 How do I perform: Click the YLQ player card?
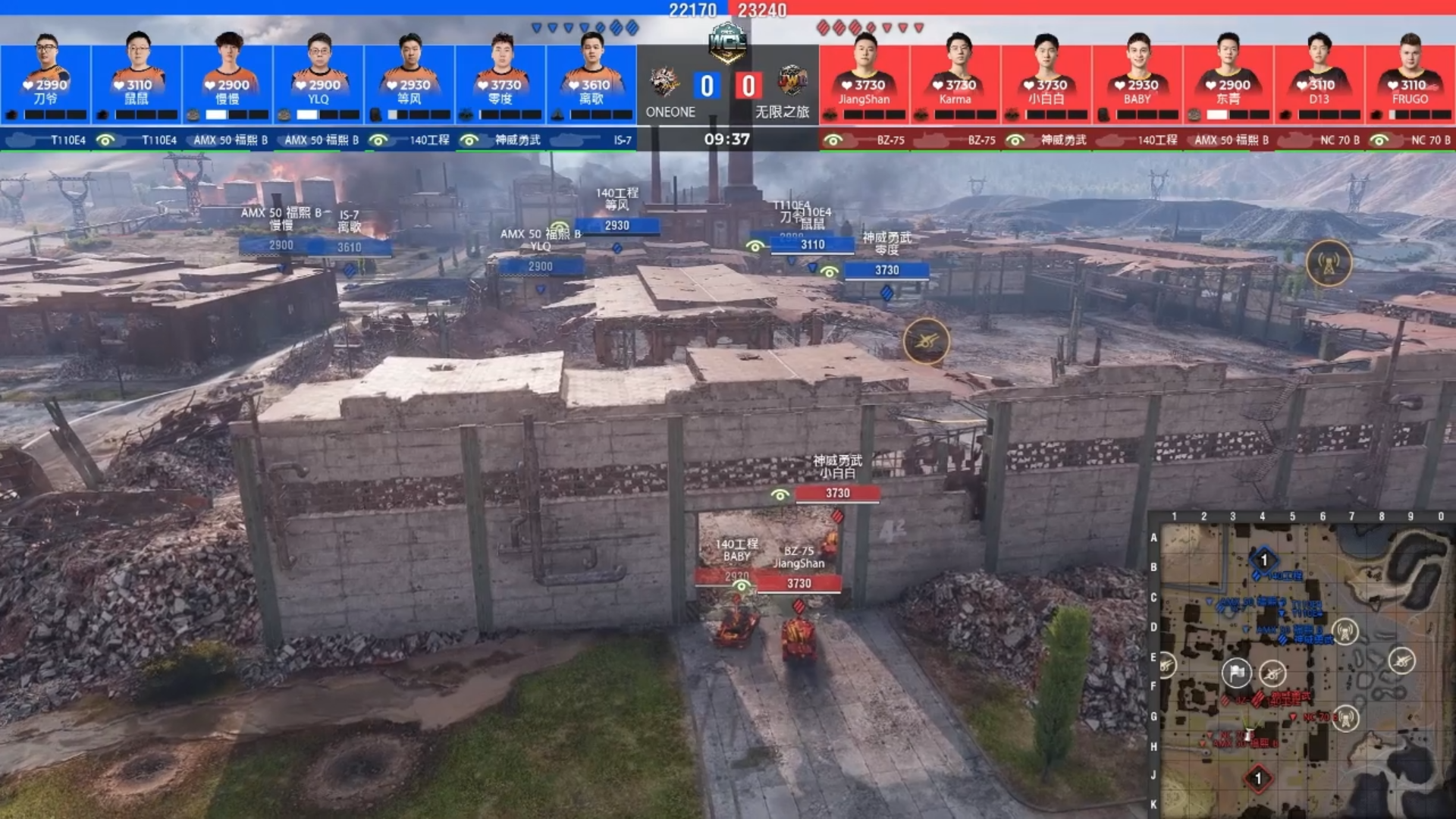click(318, 77)
